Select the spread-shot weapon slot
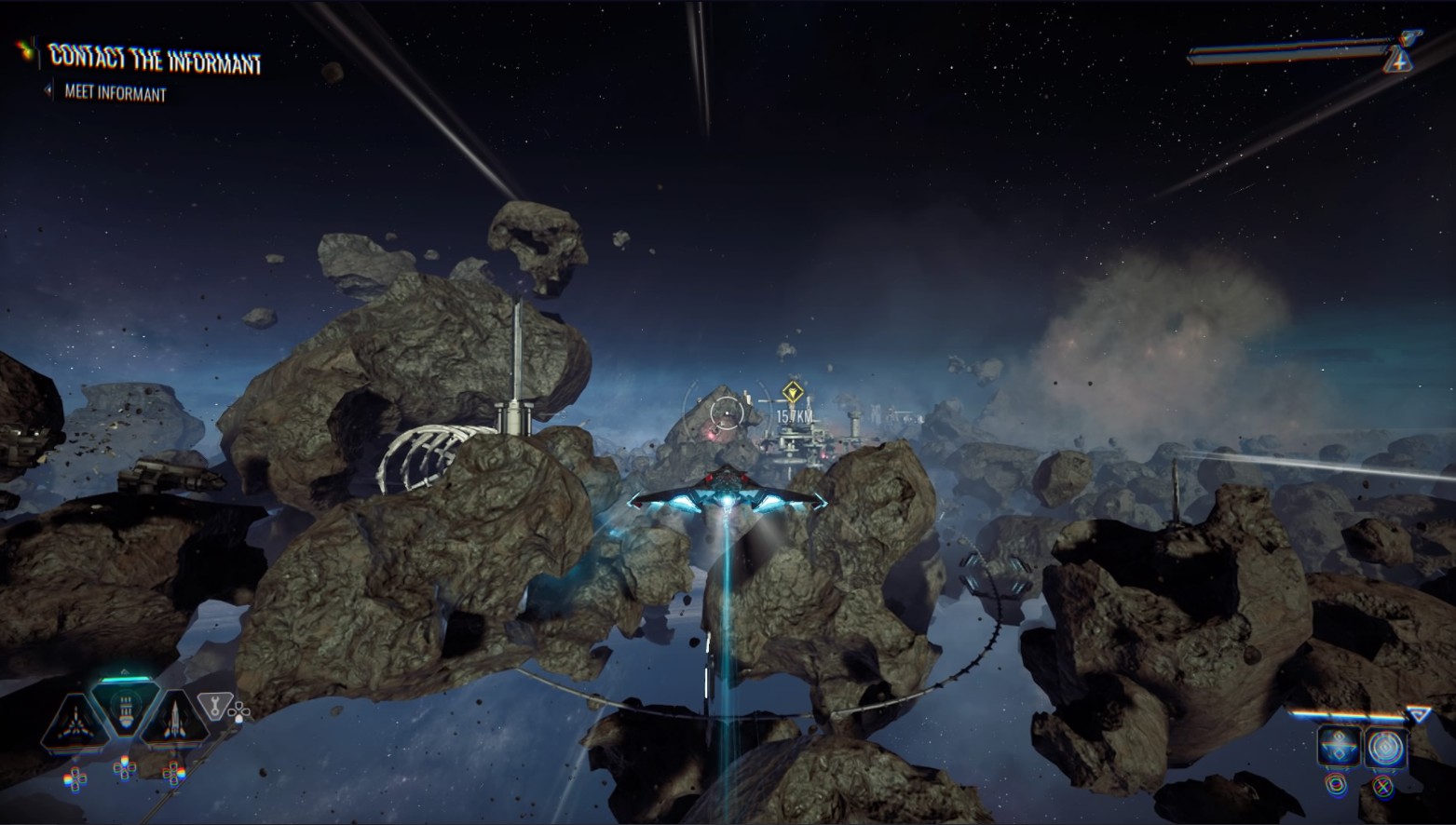 [73, 724]
